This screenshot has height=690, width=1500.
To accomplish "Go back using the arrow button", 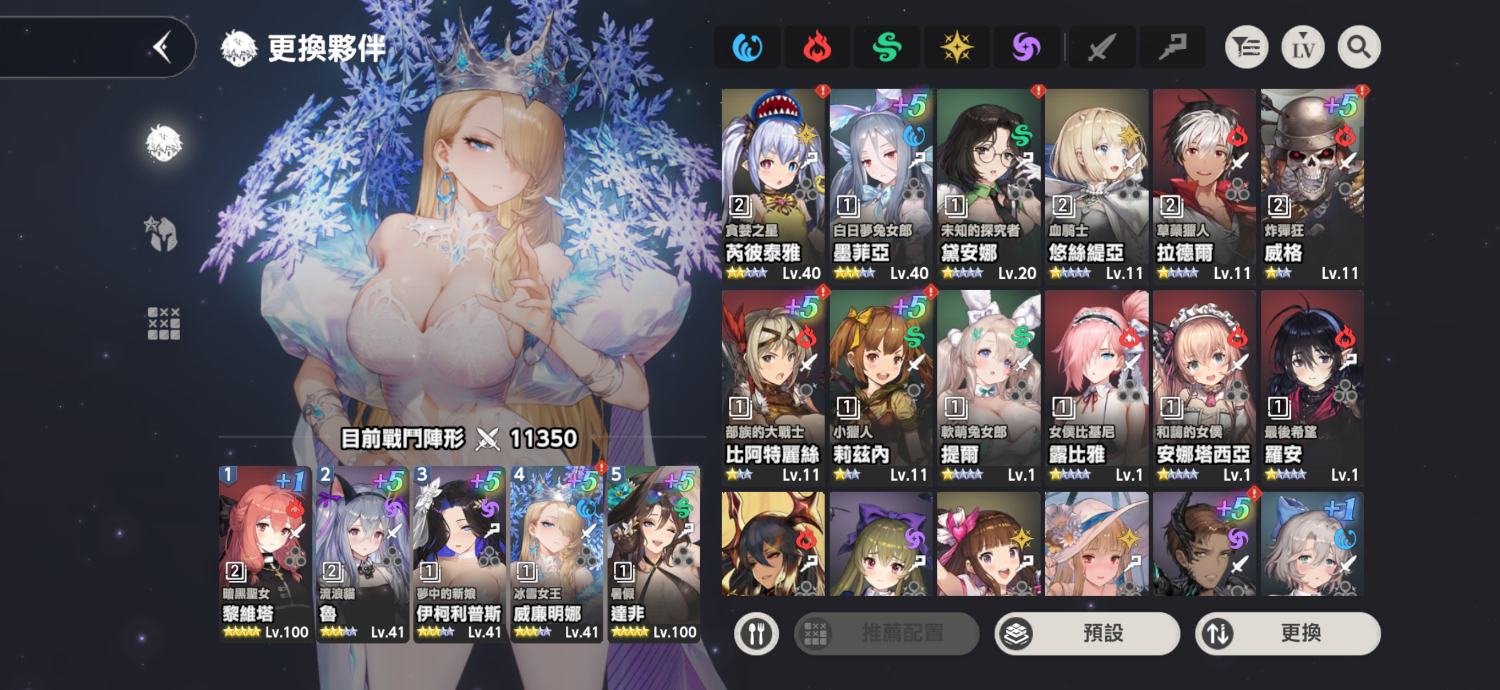I will (x=162, y=47).
